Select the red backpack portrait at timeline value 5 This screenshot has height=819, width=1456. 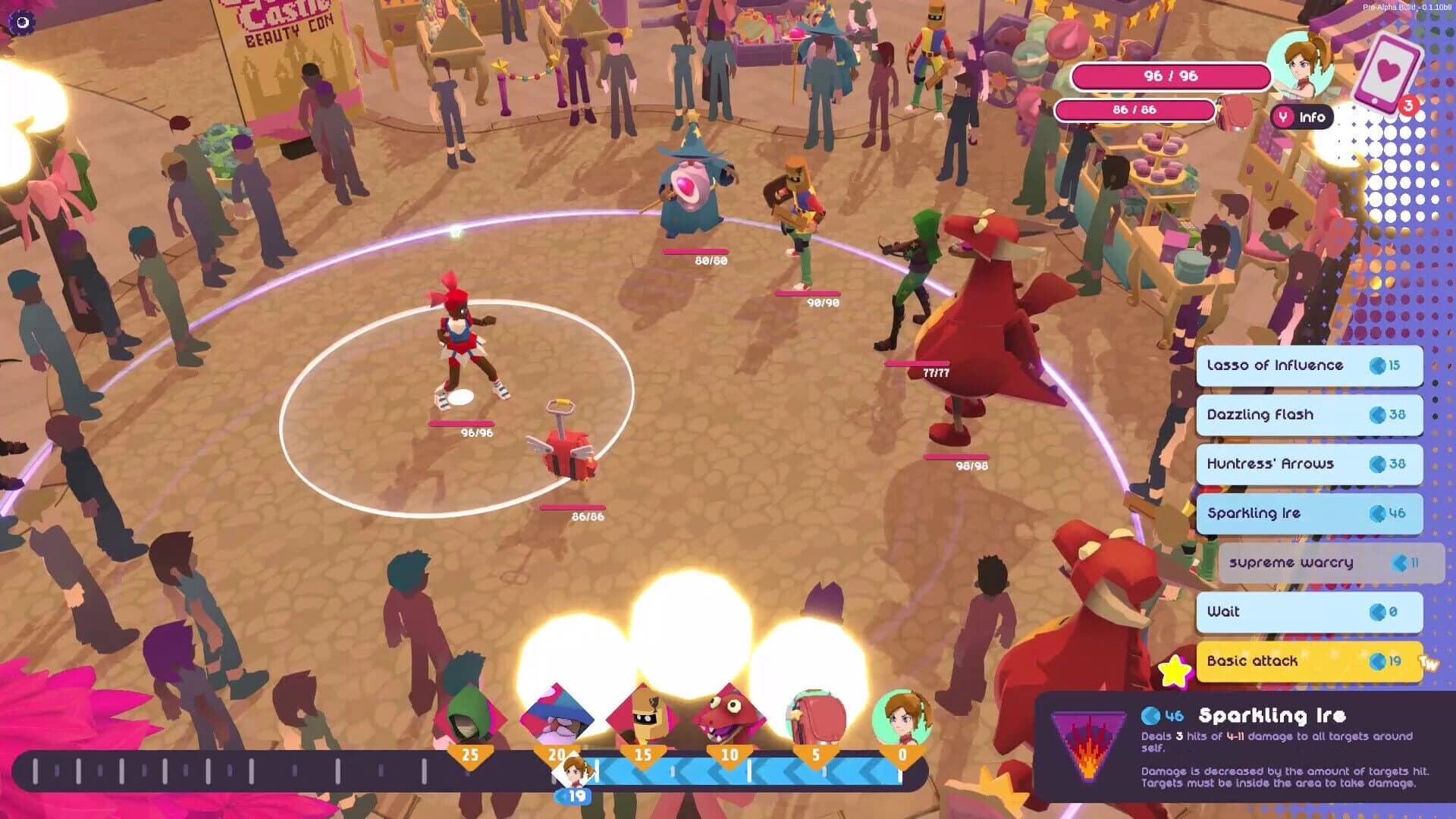point(815,715)
